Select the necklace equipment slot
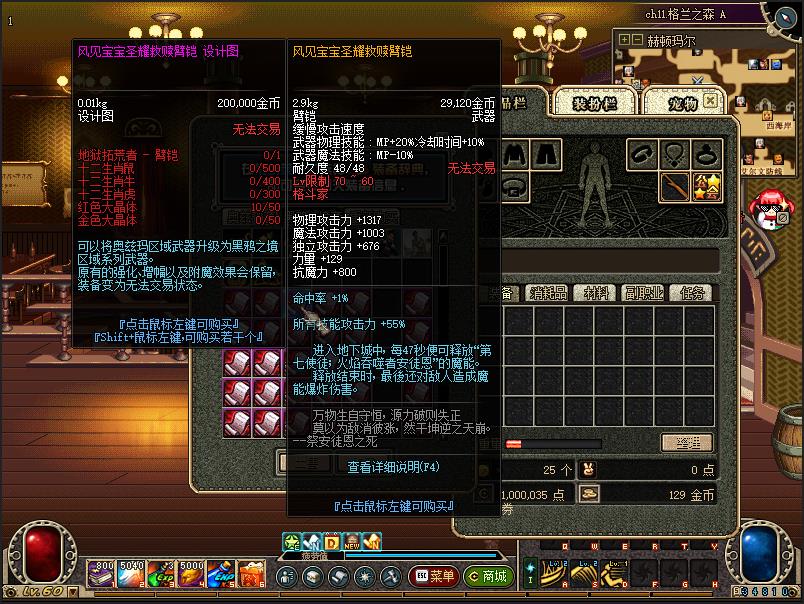Screen dimensions: 804x604 click(677, 154)
